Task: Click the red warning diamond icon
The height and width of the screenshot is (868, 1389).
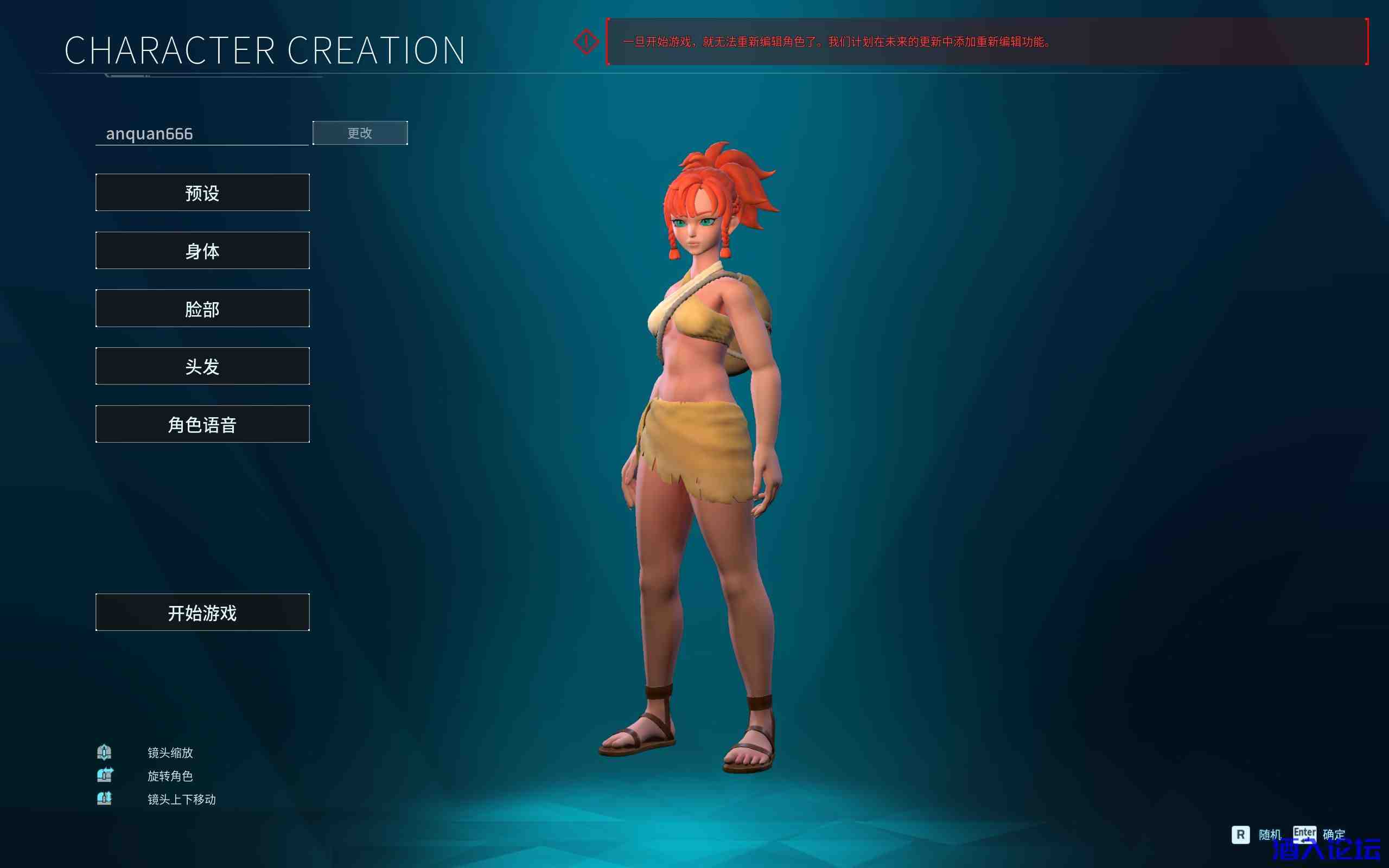Action: click(x=585, y=41)
